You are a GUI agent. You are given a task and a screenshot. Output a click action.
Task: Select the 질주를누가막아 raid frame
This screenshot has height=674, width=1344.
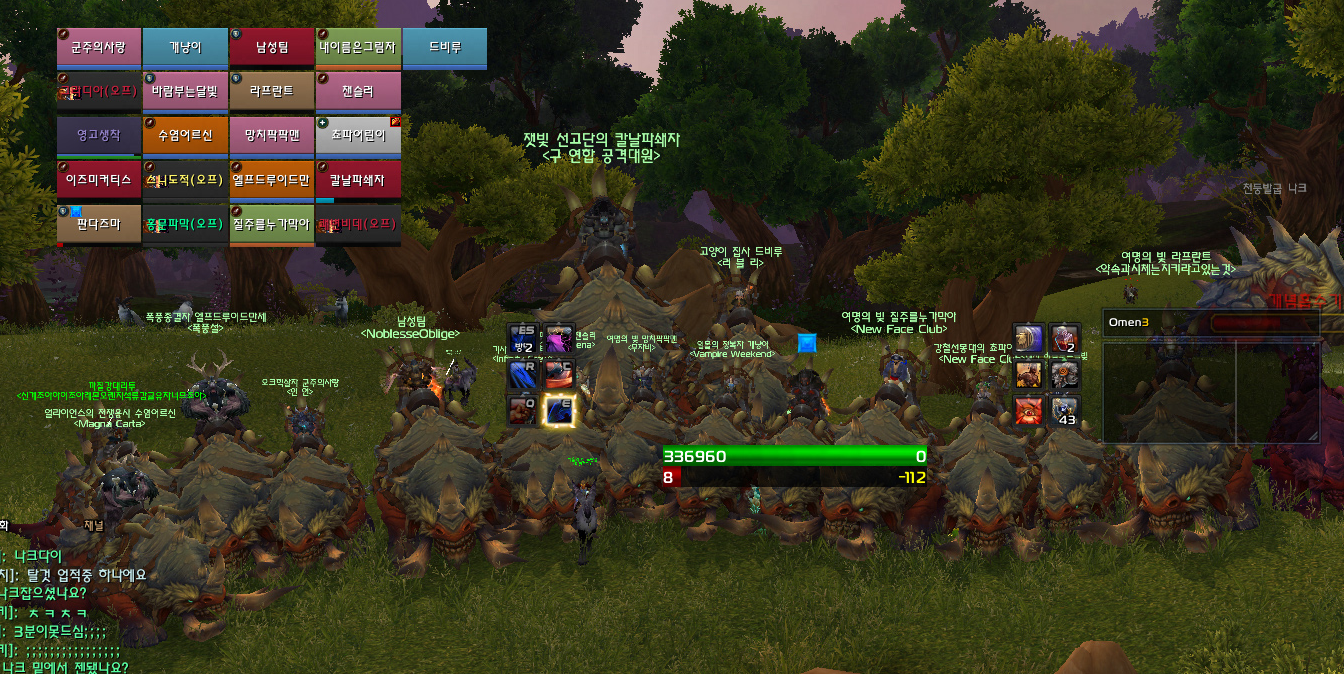[x=271, y=224]
